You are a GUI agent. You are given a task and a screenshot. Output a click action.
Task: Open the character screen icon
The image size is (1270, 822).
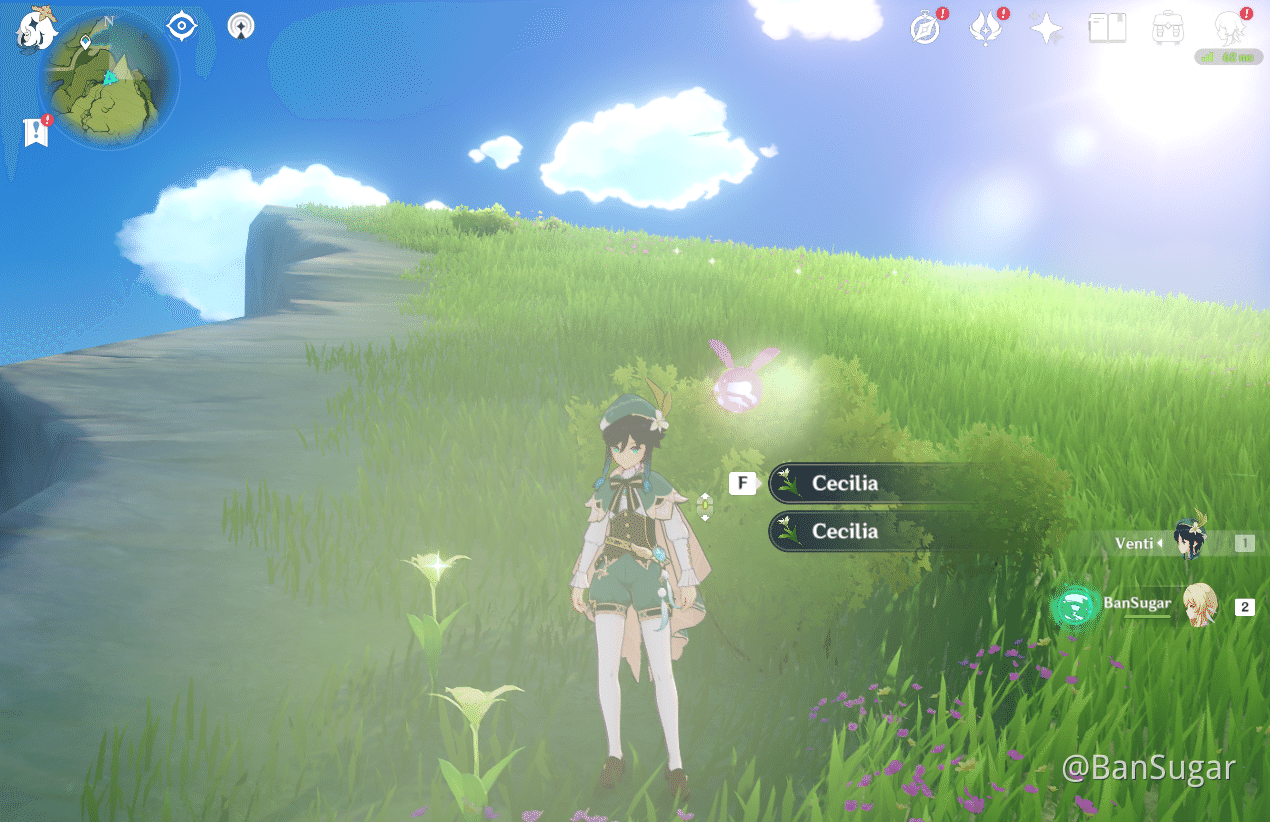[x=1229, y=28]
